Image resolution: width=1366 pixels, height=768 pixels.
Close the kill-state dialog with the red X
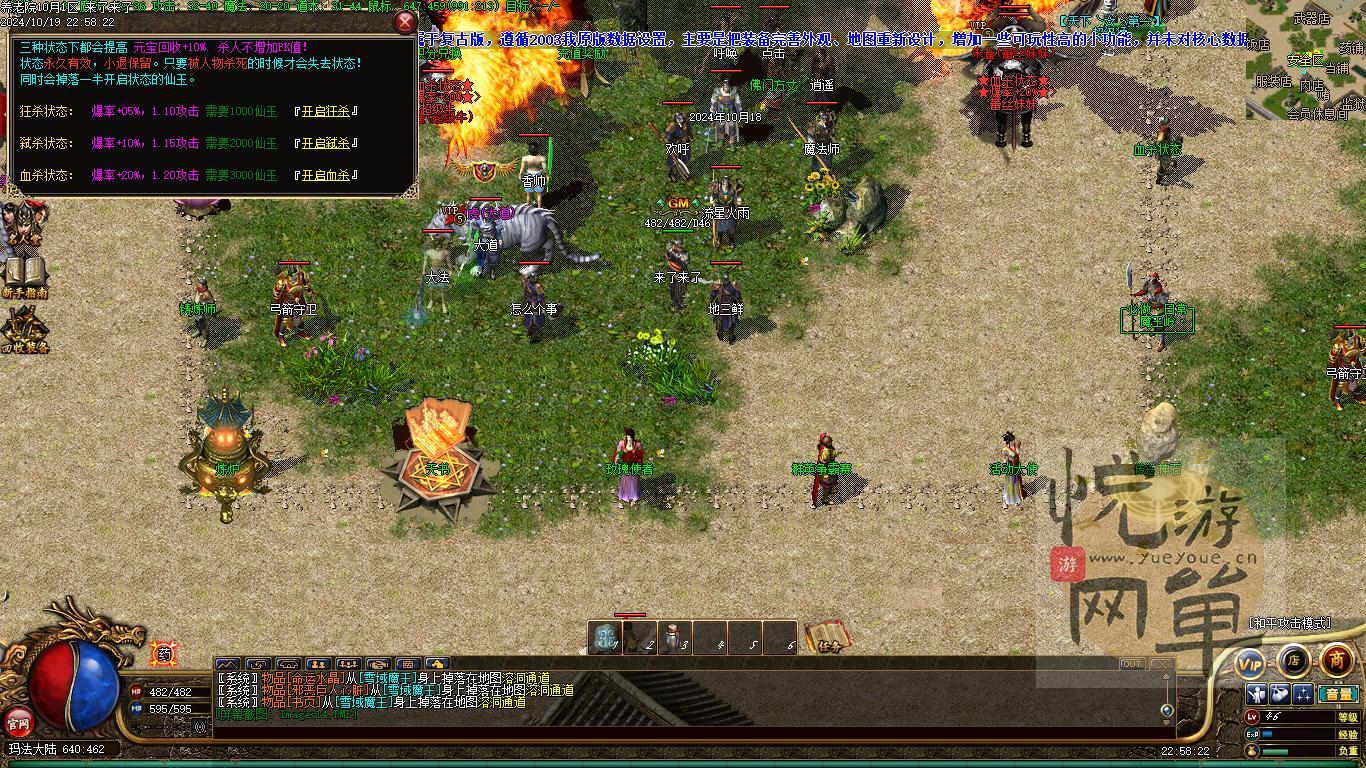405,22
